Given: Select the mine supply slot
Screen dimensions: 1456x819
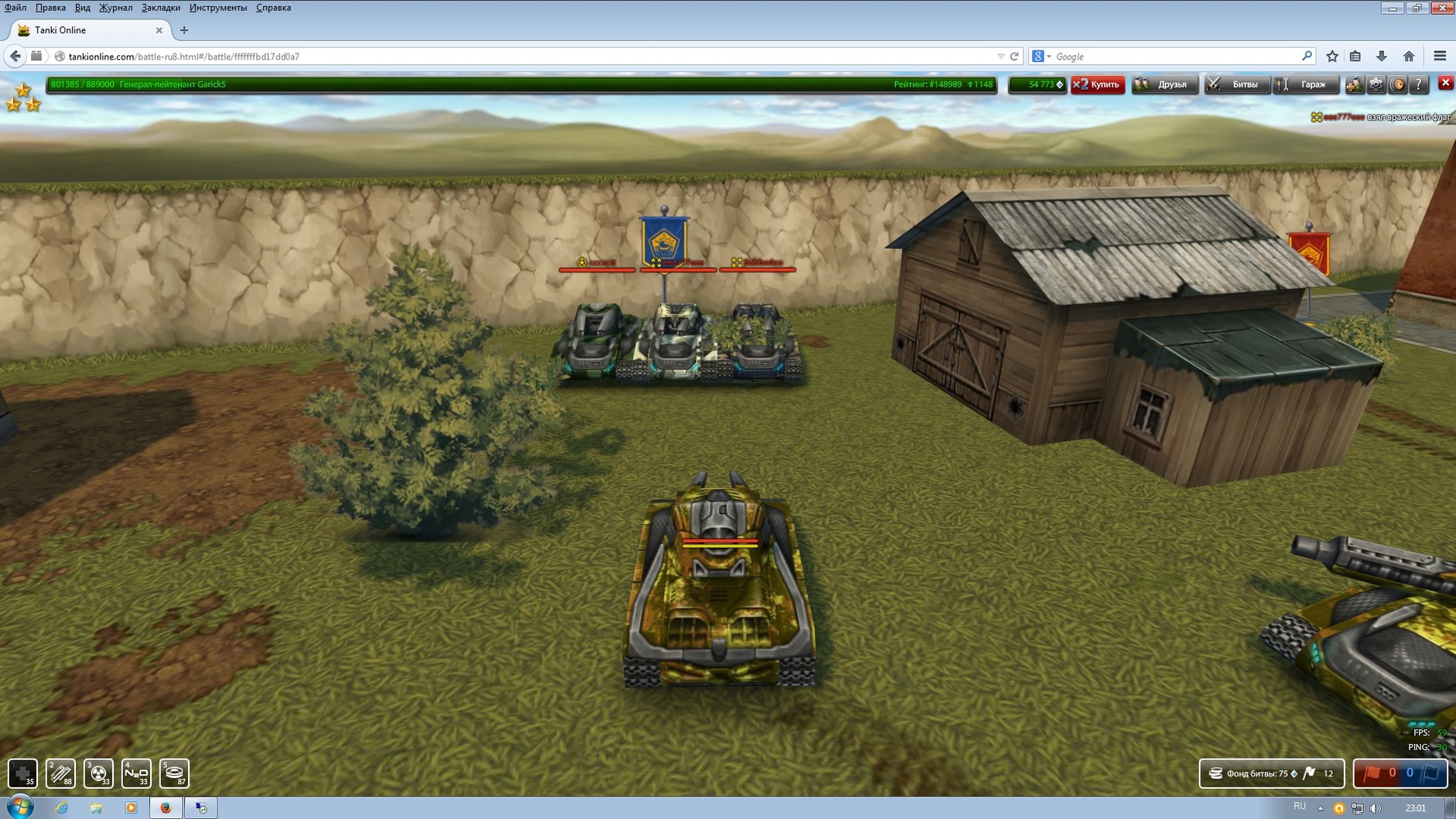Looking at the screenshot, I should click(174, 773).
